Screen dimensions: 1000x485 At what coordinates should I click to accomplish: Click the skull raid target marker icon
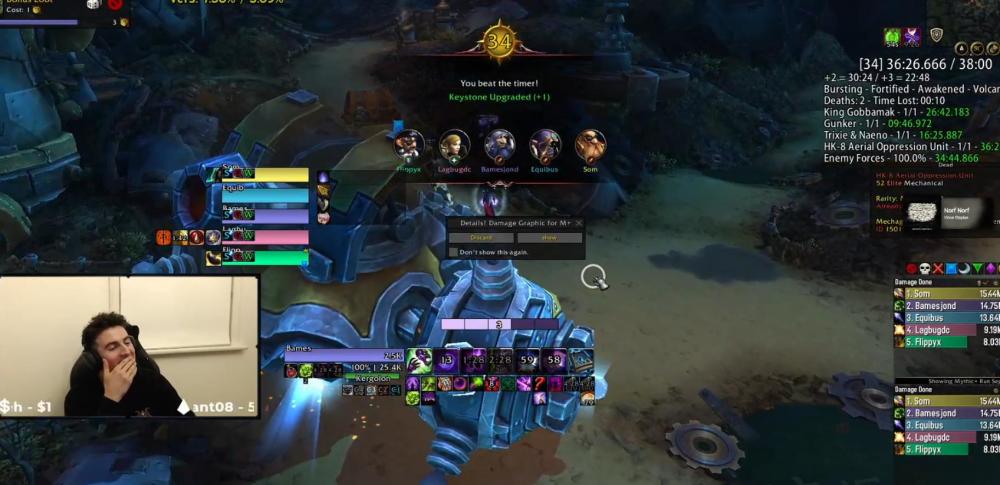click(925, 268)
